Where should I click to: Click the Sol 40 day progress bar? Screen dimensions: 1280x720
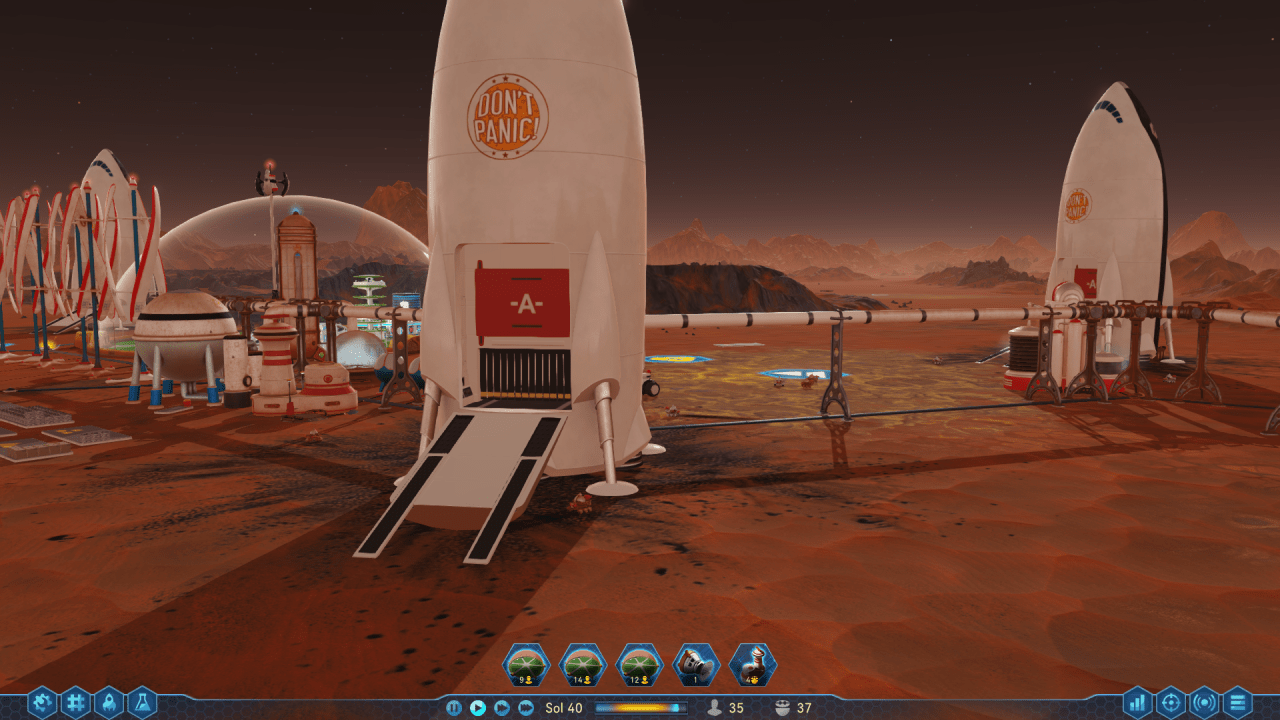coord(641,707)
